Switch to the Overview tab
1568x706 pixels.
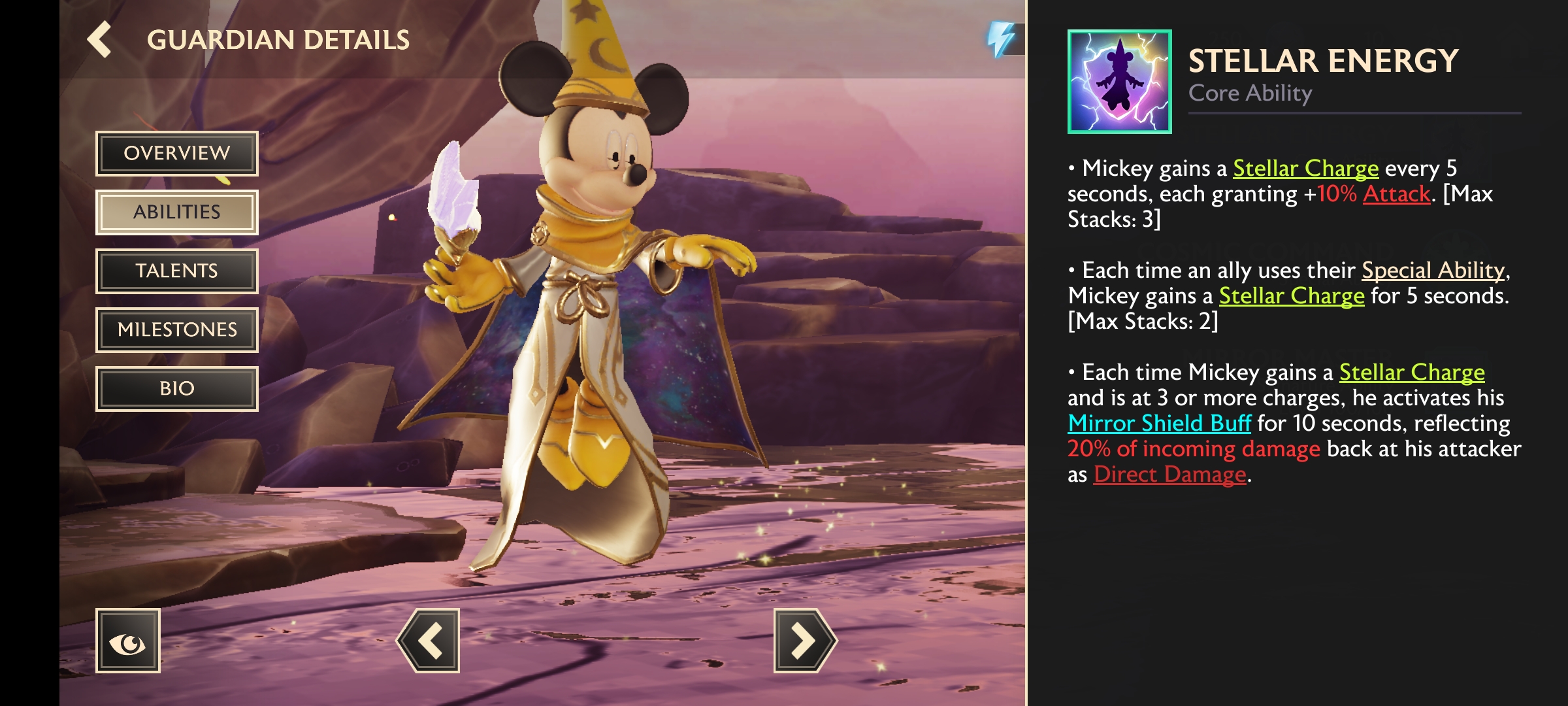point(177,154)
